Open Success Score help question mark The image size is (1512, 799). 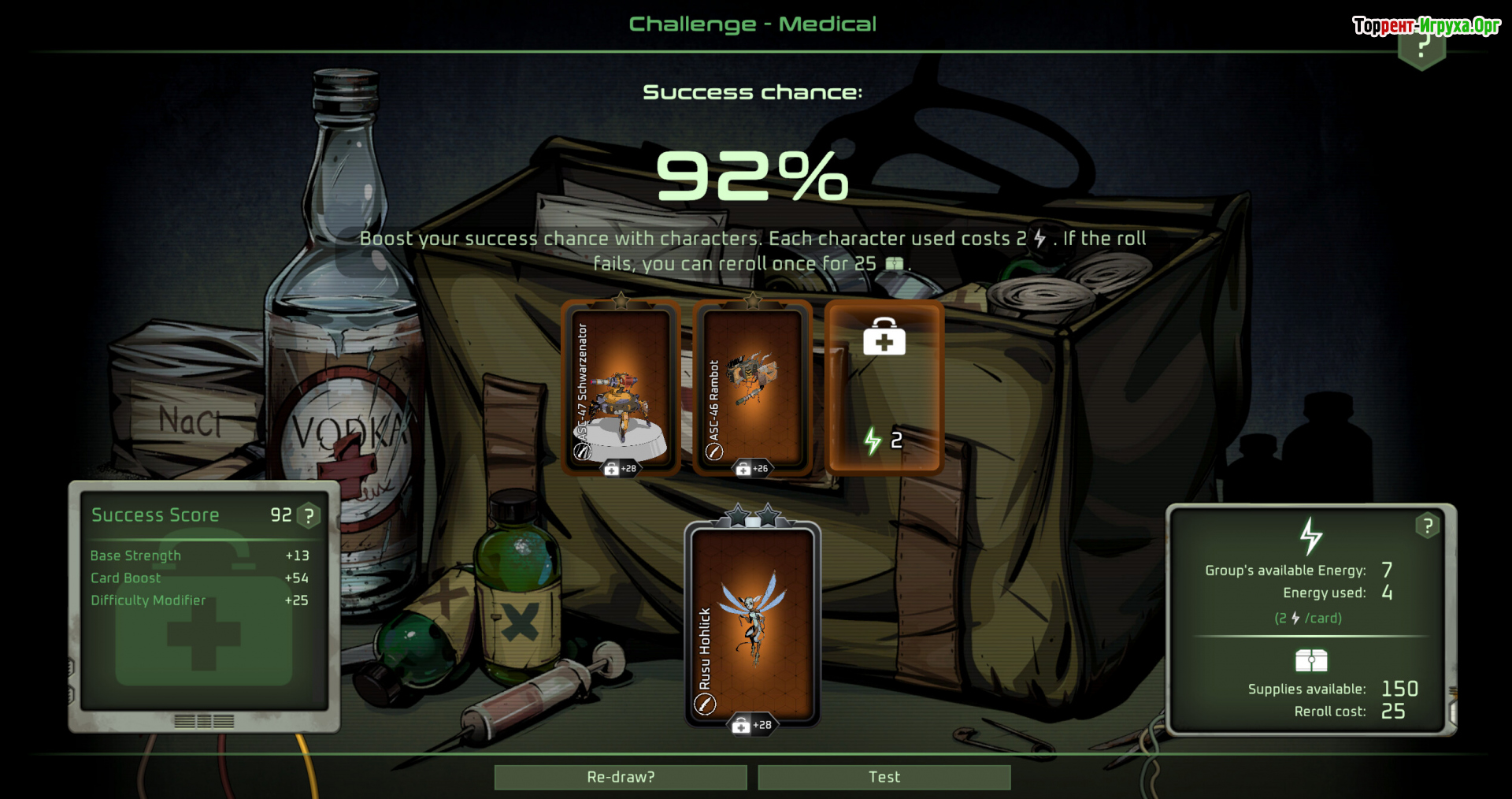point(309,516)
